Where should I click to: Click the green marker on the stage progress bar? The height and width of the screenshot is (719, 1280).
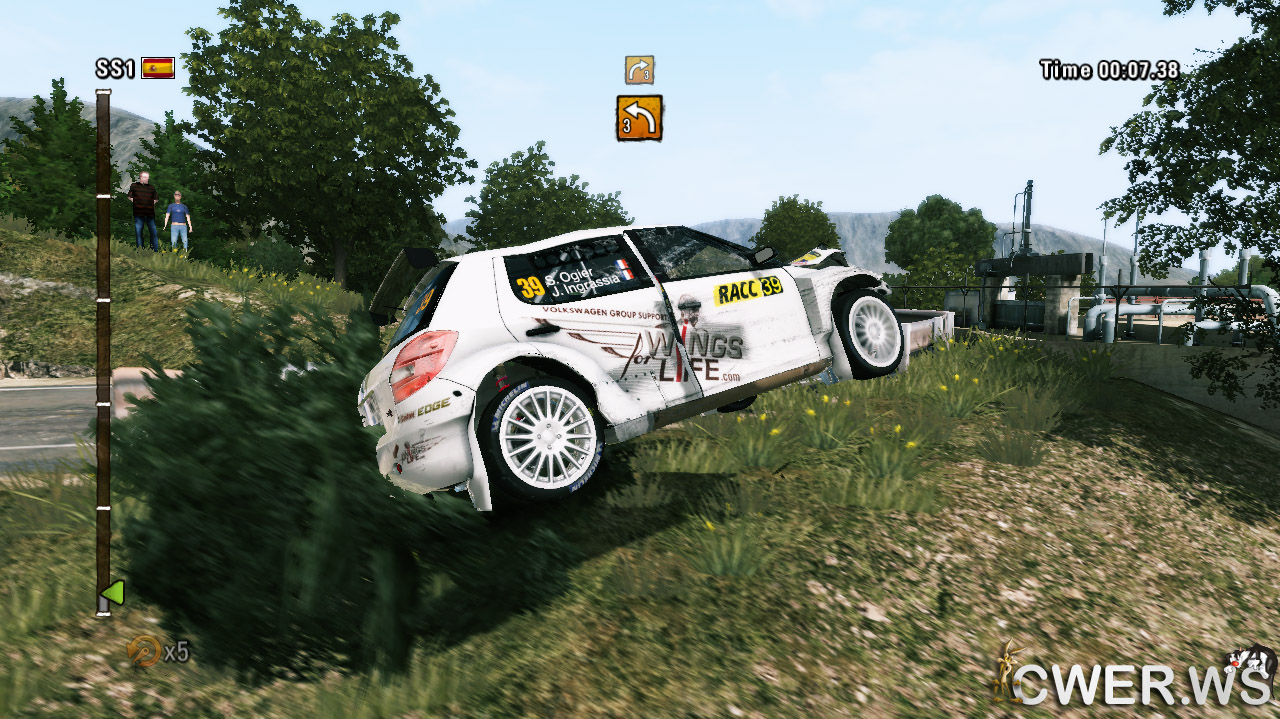point(113,593)
